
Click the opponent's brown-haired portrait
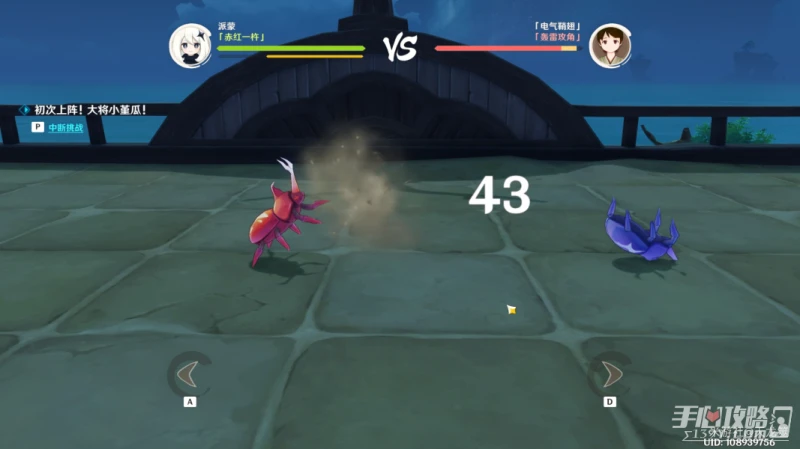[x=609, y=45]
